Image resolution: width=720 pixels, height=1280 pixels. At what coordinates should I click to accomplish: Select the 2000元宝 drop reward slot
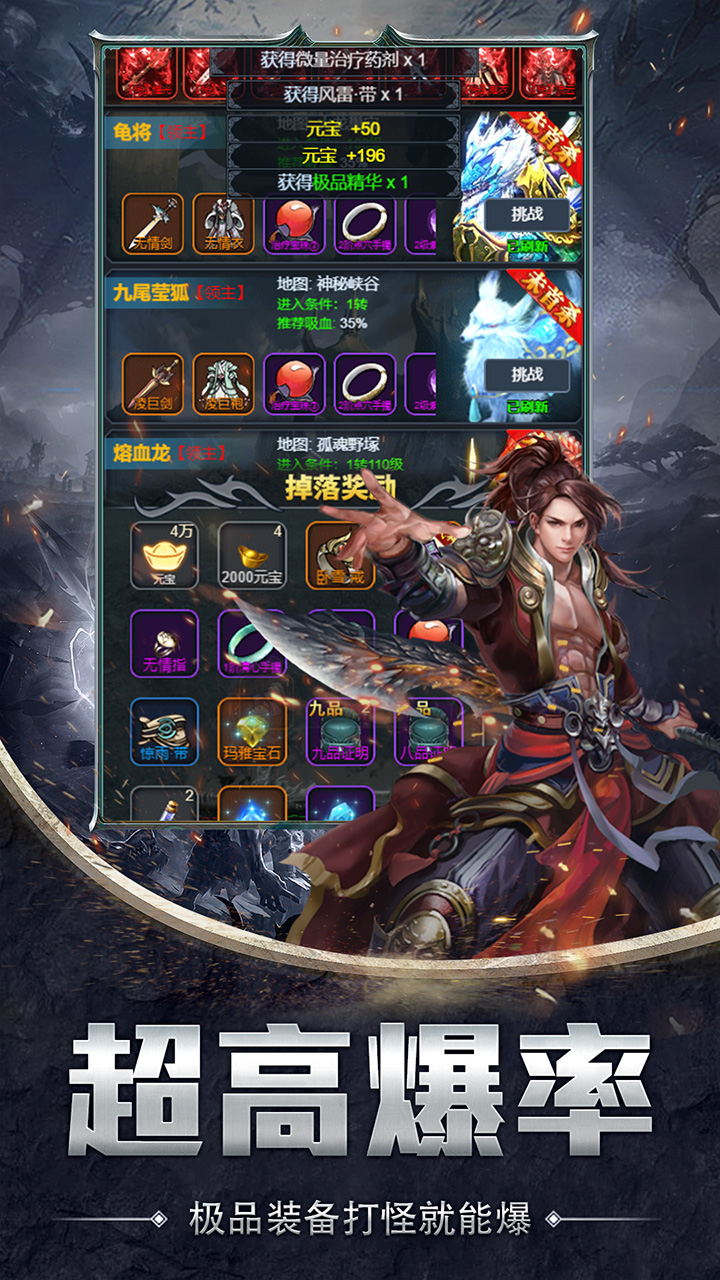pos(252,555)
